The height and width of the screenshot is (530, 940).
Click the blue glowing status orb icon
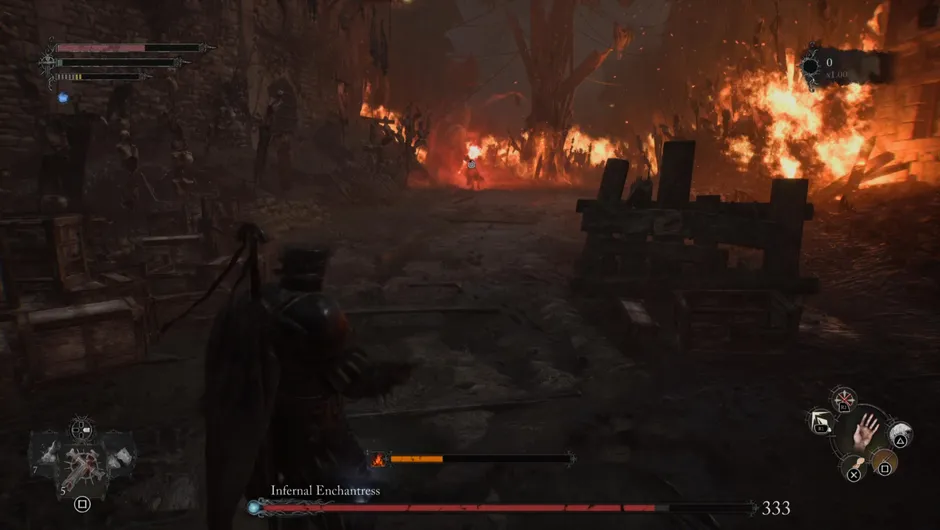[x=62, y=97]
